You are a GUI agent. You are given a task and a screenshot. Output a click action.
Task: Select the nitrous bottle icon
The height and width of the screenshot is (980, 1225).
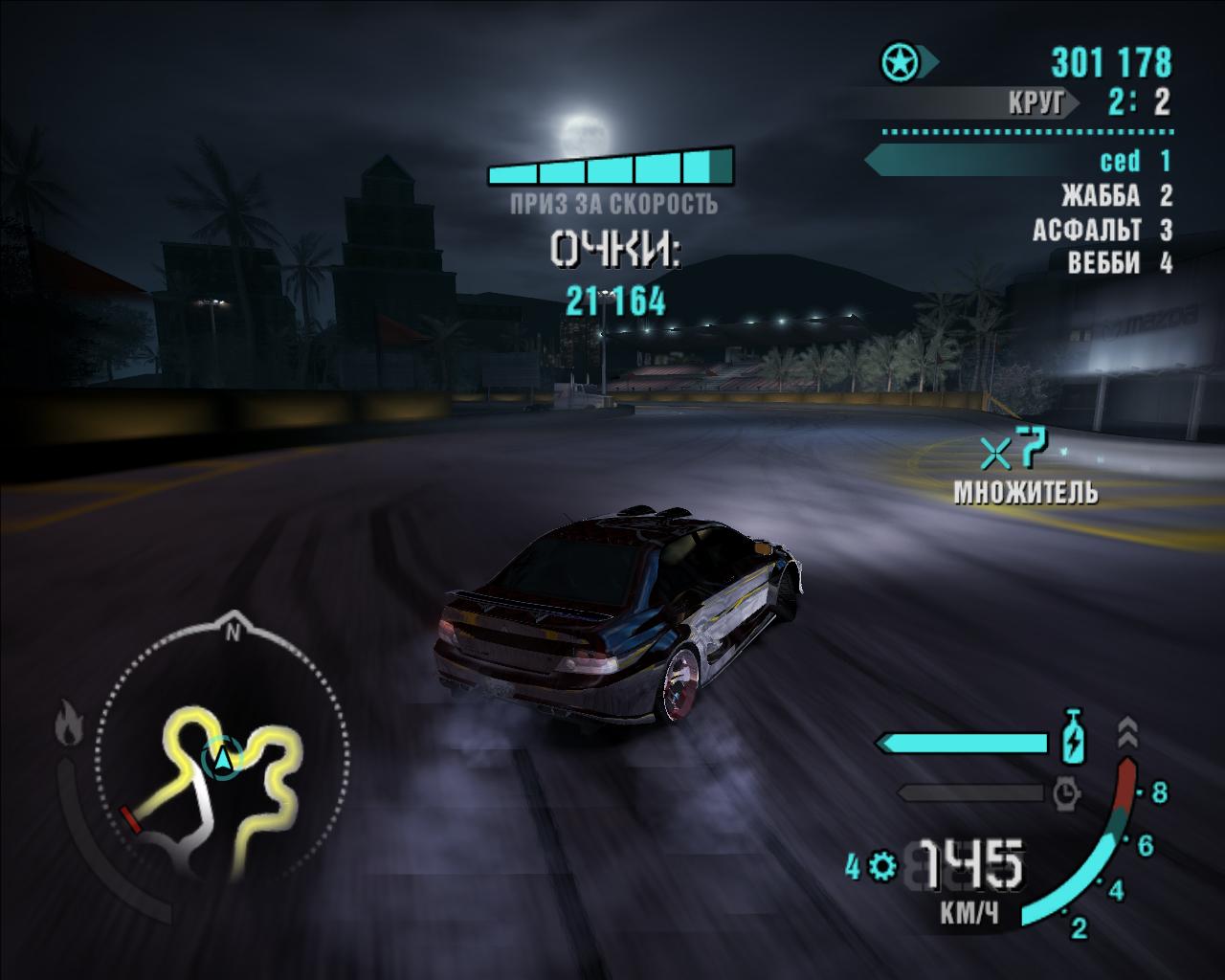click(1076, 737)
